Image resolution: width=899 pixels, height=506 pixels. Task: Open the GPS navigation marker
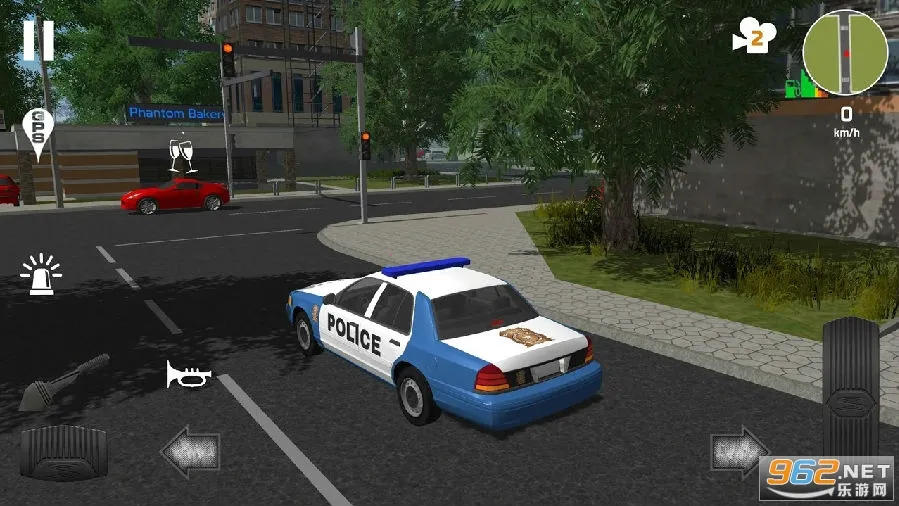tap(36, 131)
